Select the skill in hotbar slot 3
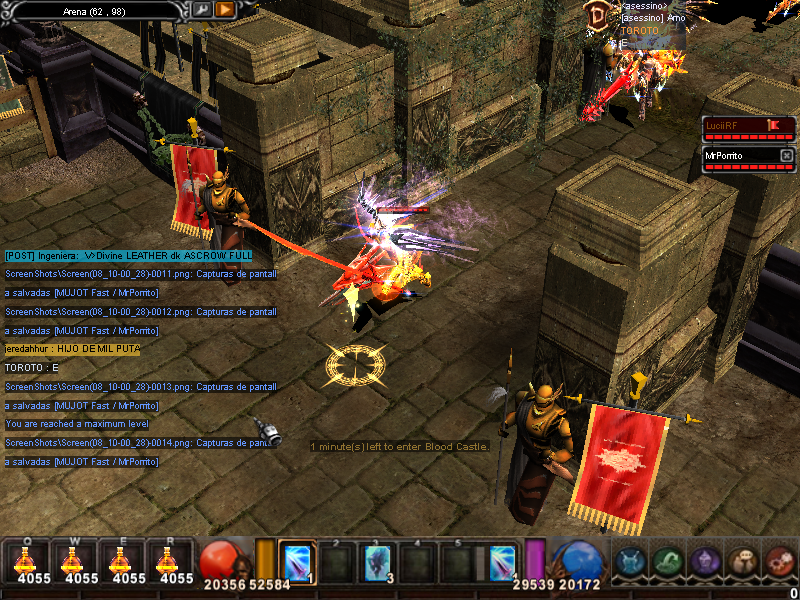Screen dimensions: 800x600 (x=378, y=561)
